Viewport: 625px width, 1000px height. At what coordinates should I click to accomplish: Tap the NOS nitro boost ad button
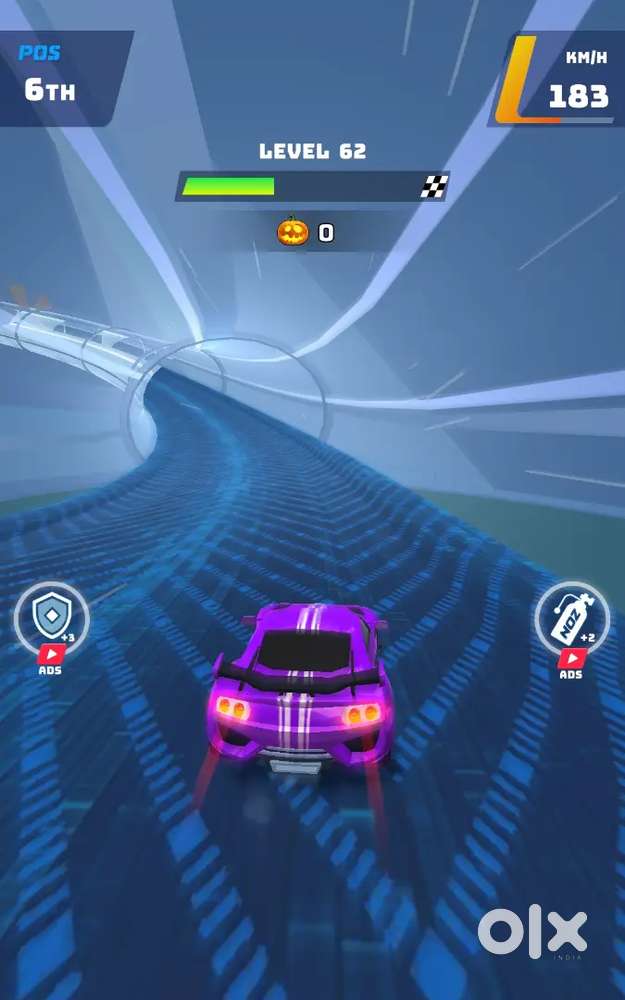click(x=571, y=622)
